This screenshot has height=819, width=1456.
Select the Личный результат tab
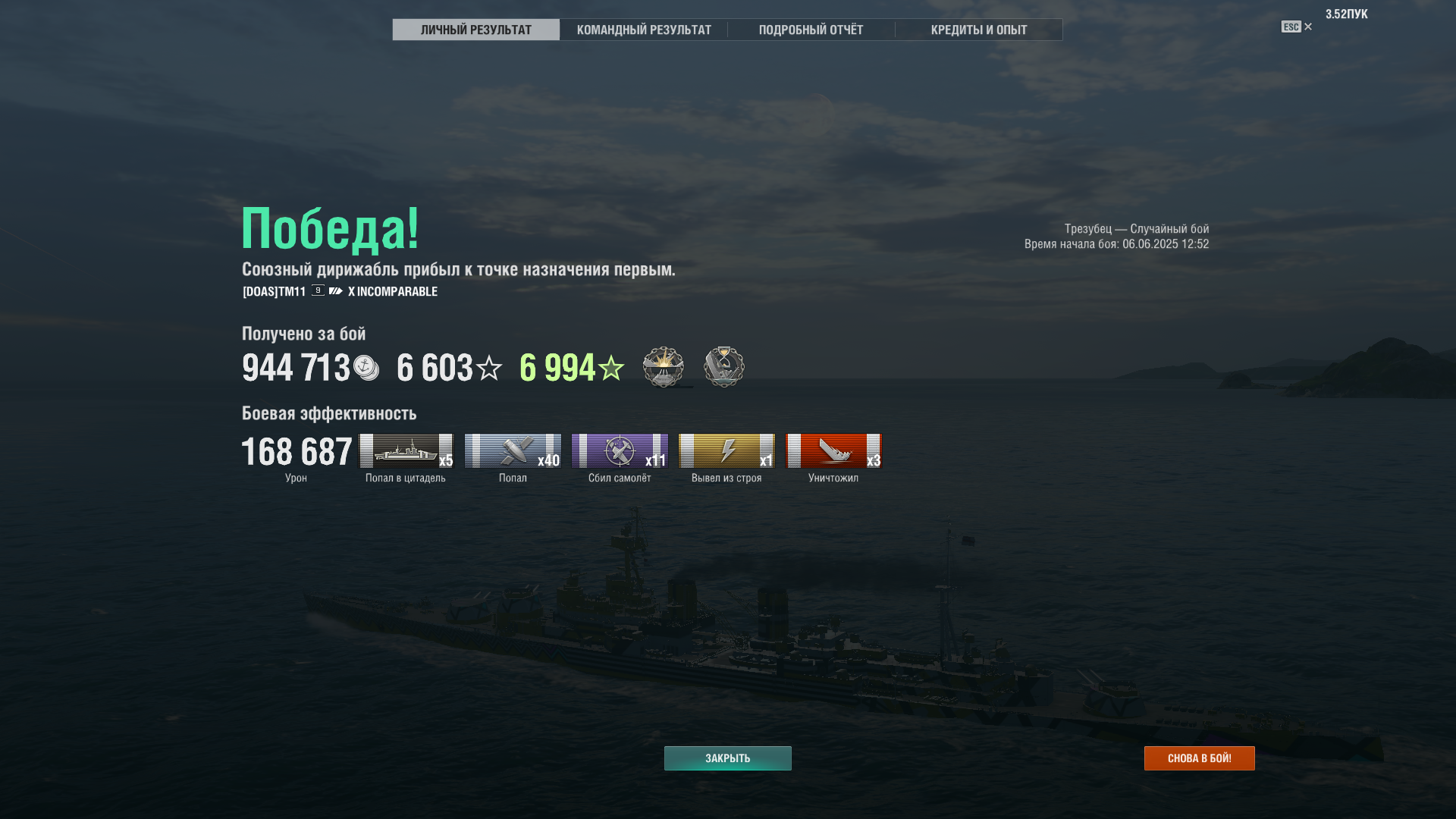pyautogui.click(x=476, y=30)
